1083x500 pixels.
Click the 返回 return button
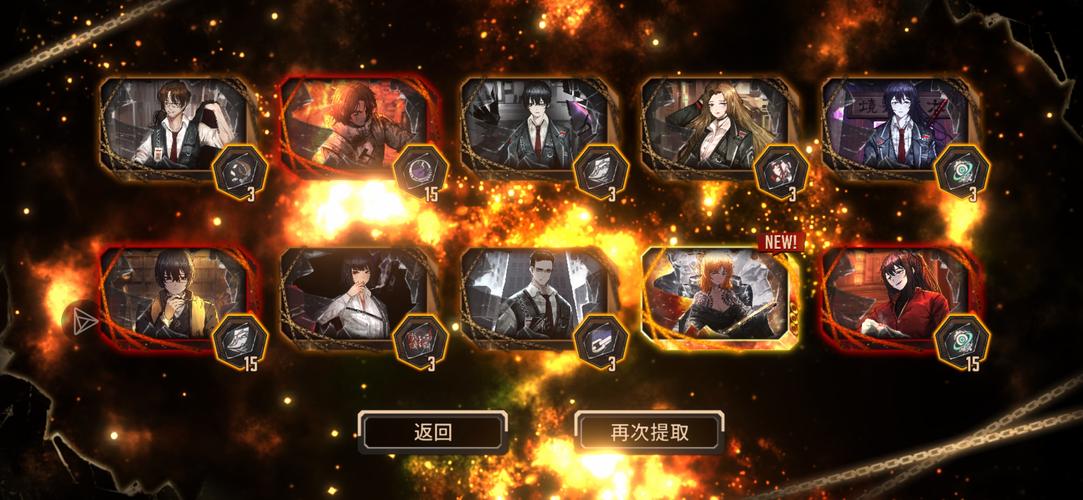tap(432, 432)
